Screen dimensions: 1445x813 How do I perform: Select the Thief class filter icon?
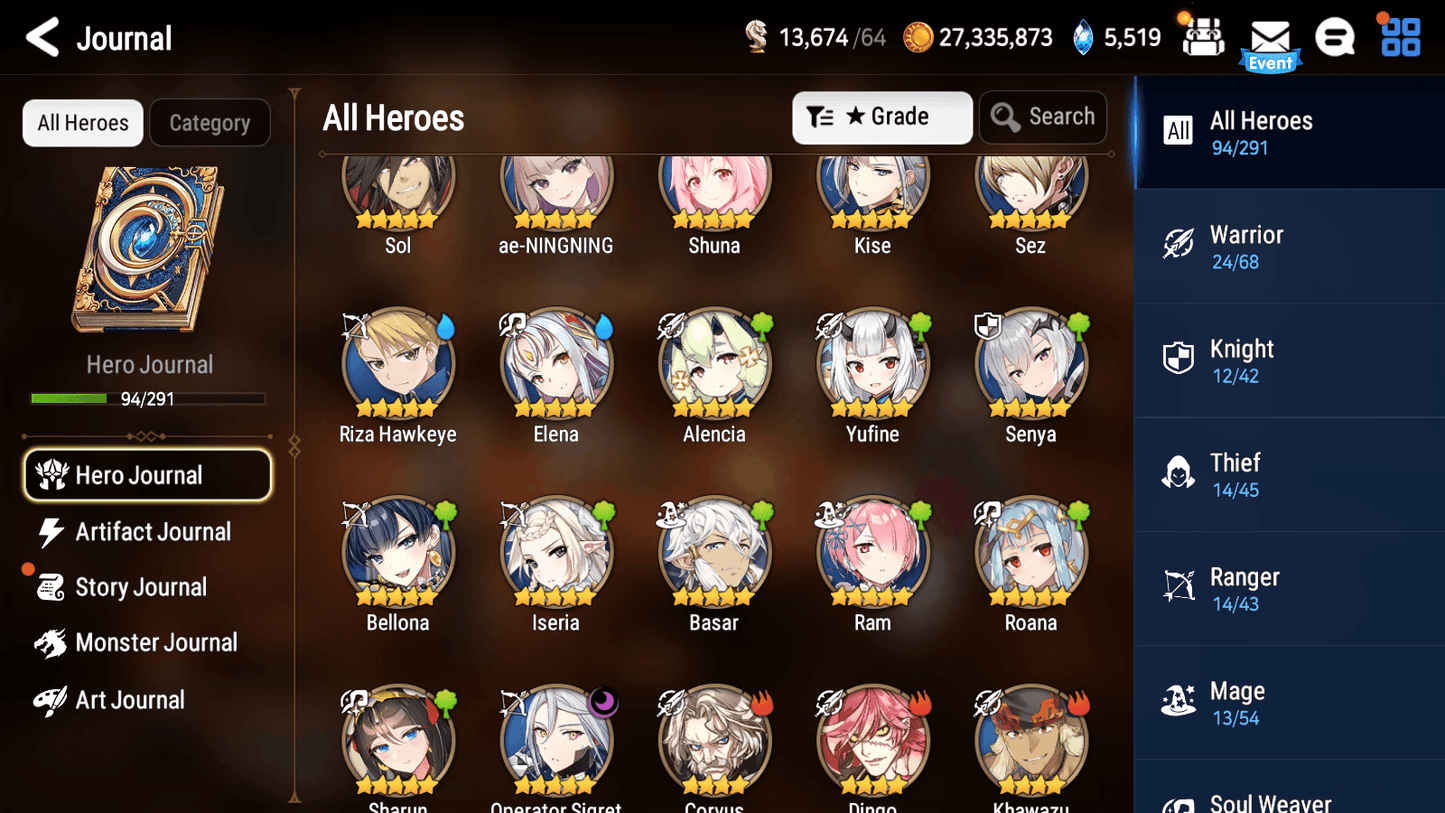tap(1179, 473)
